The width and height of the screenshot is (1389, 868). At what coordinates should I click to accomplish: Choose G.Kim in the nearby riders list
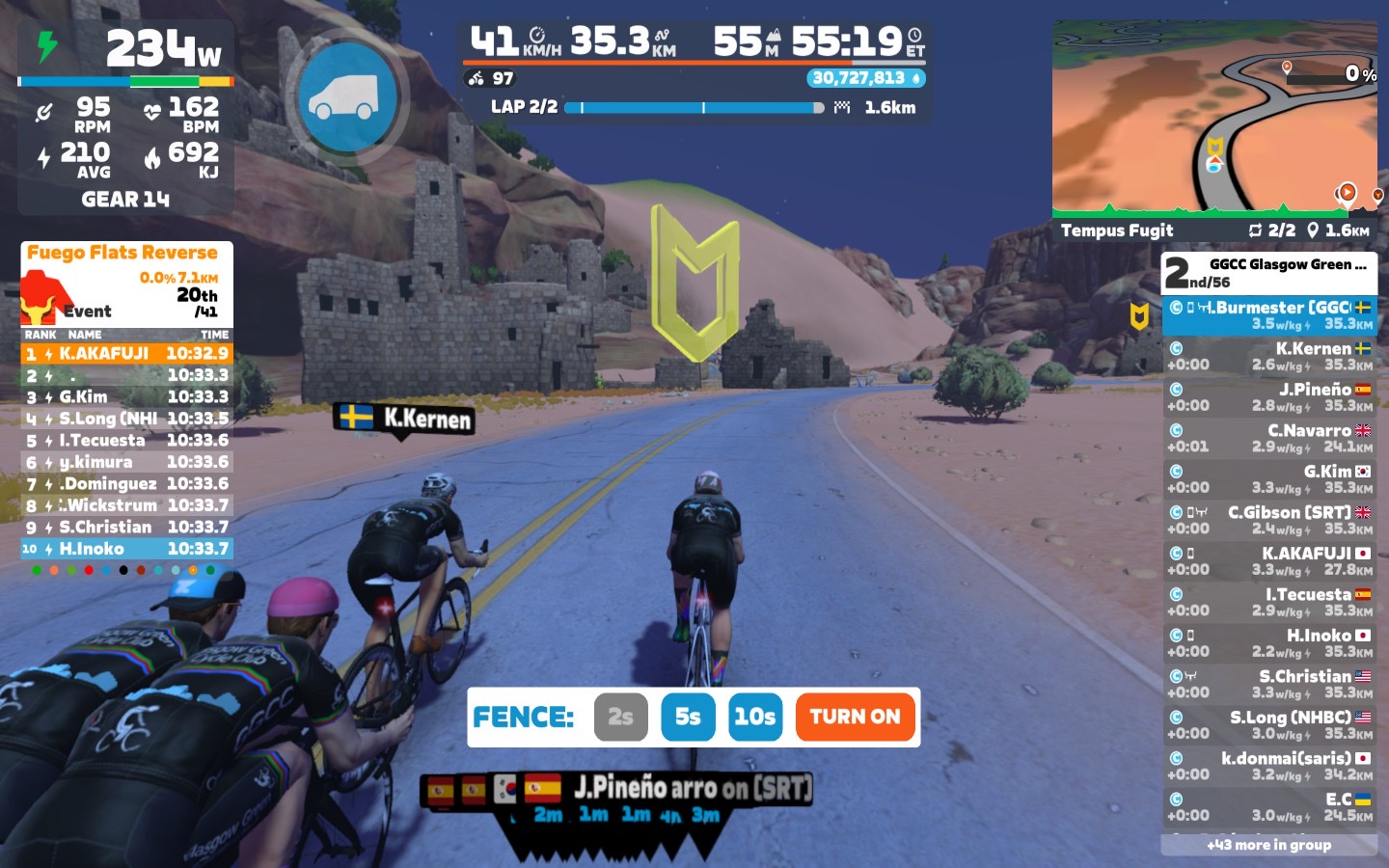pos(1268,479)
